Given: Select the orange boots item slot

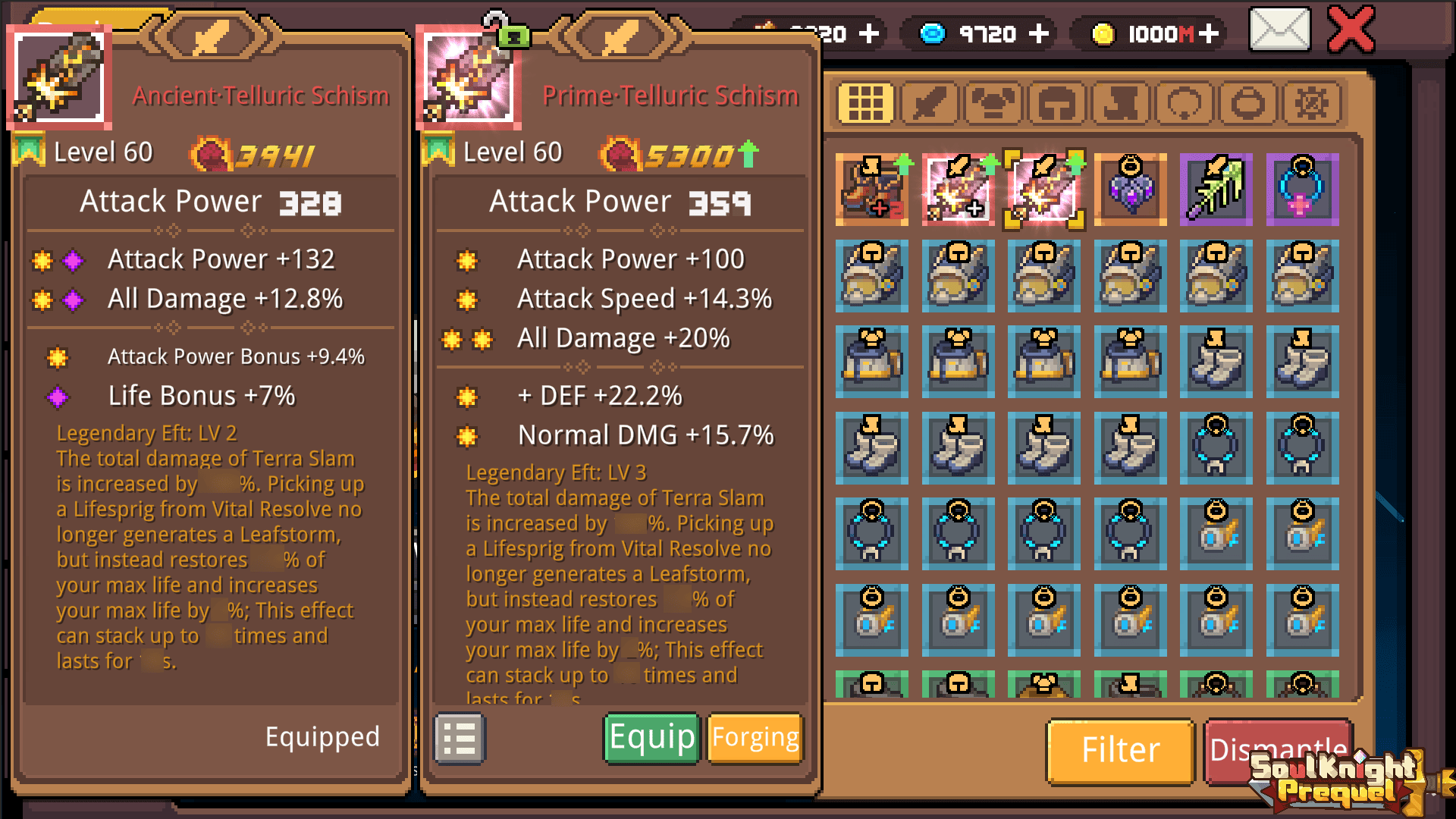Looking at the screenshot, I should coord(872,190).
